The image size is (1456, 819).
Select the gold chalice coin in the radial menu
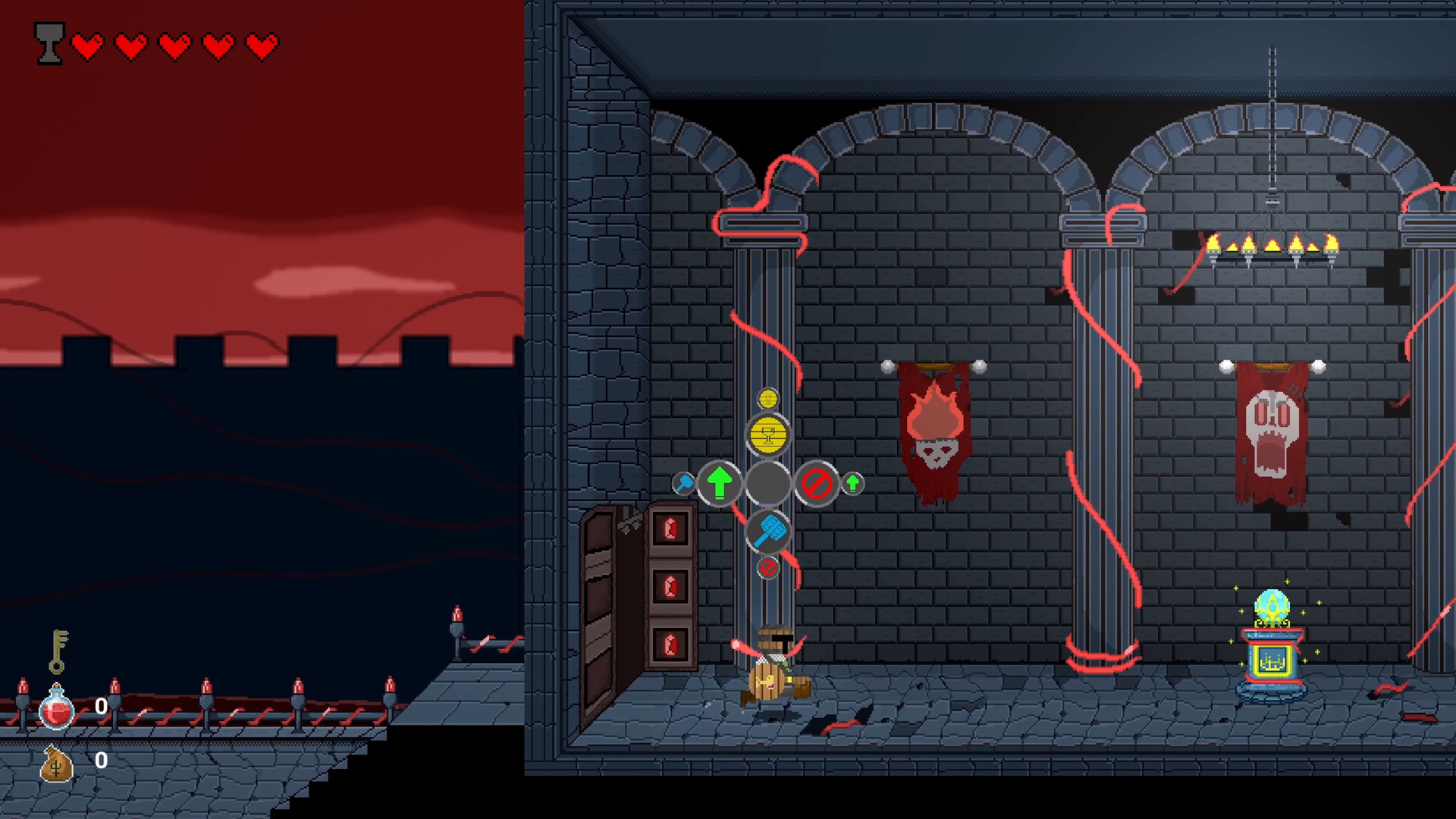pos(768,434)
